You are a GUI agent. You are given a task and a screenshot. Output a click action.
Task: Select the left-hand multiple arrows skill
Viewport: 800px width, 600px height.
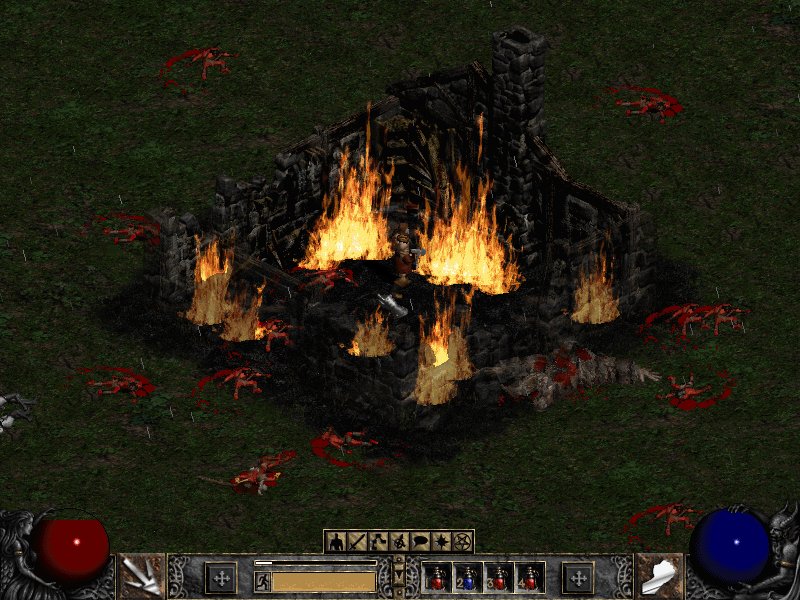click(x=141, y=576)
